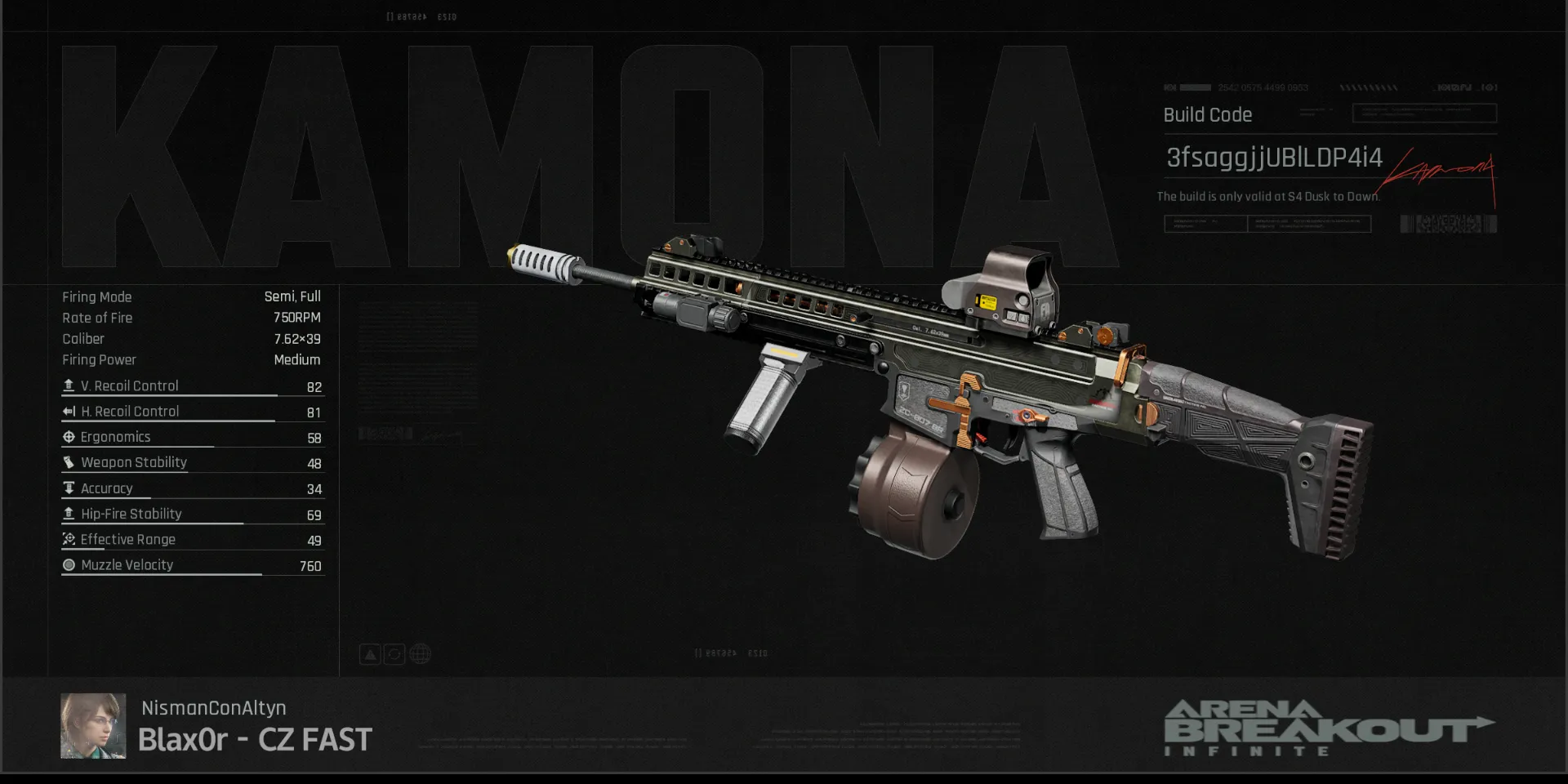Select the build code 3fsaggjjUBlLDP4i4
Image resolution: width=1568 pixels, height=784 pixels.
click(1274, 158)
